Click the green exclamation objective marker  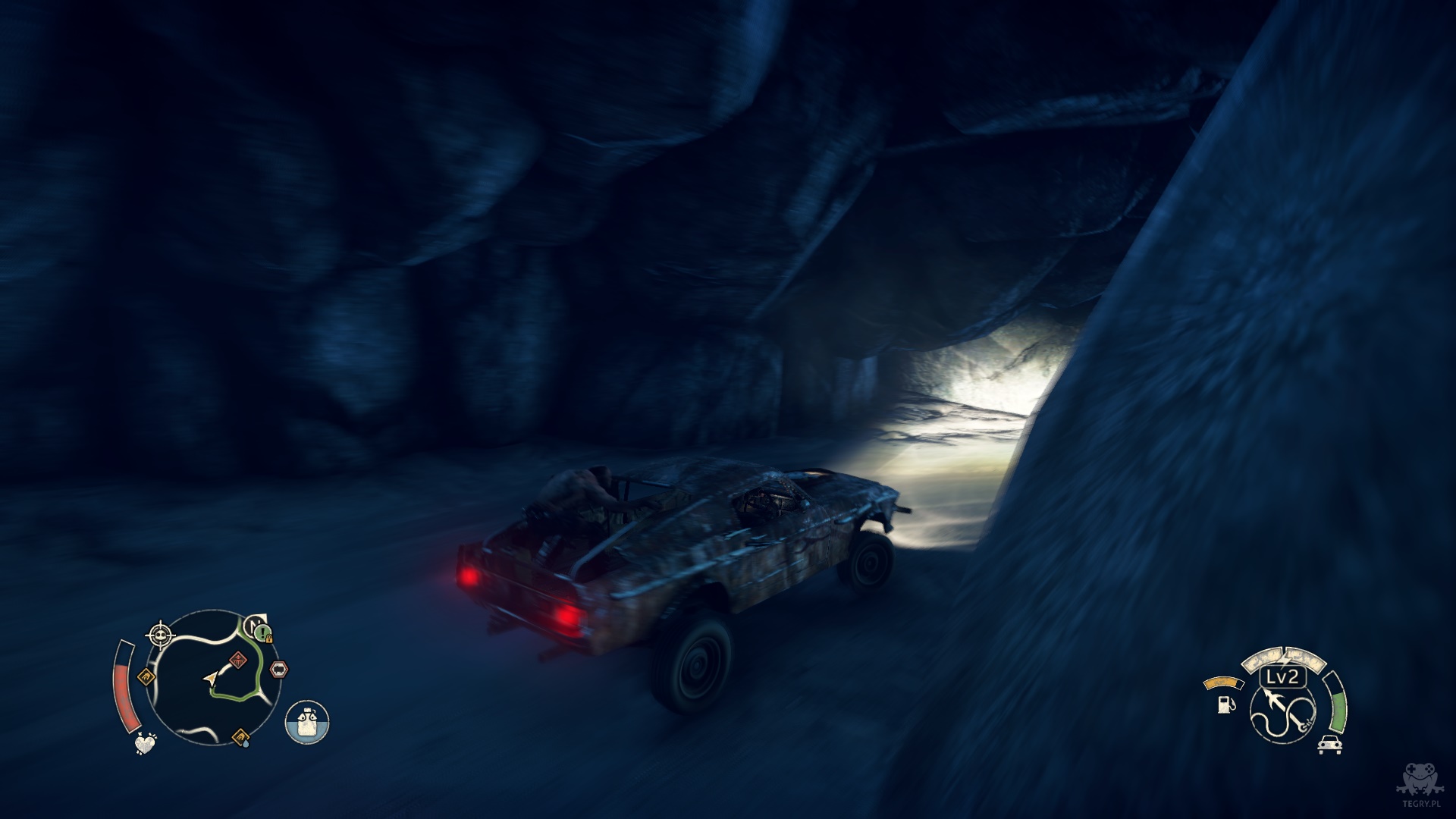point(262,631)
